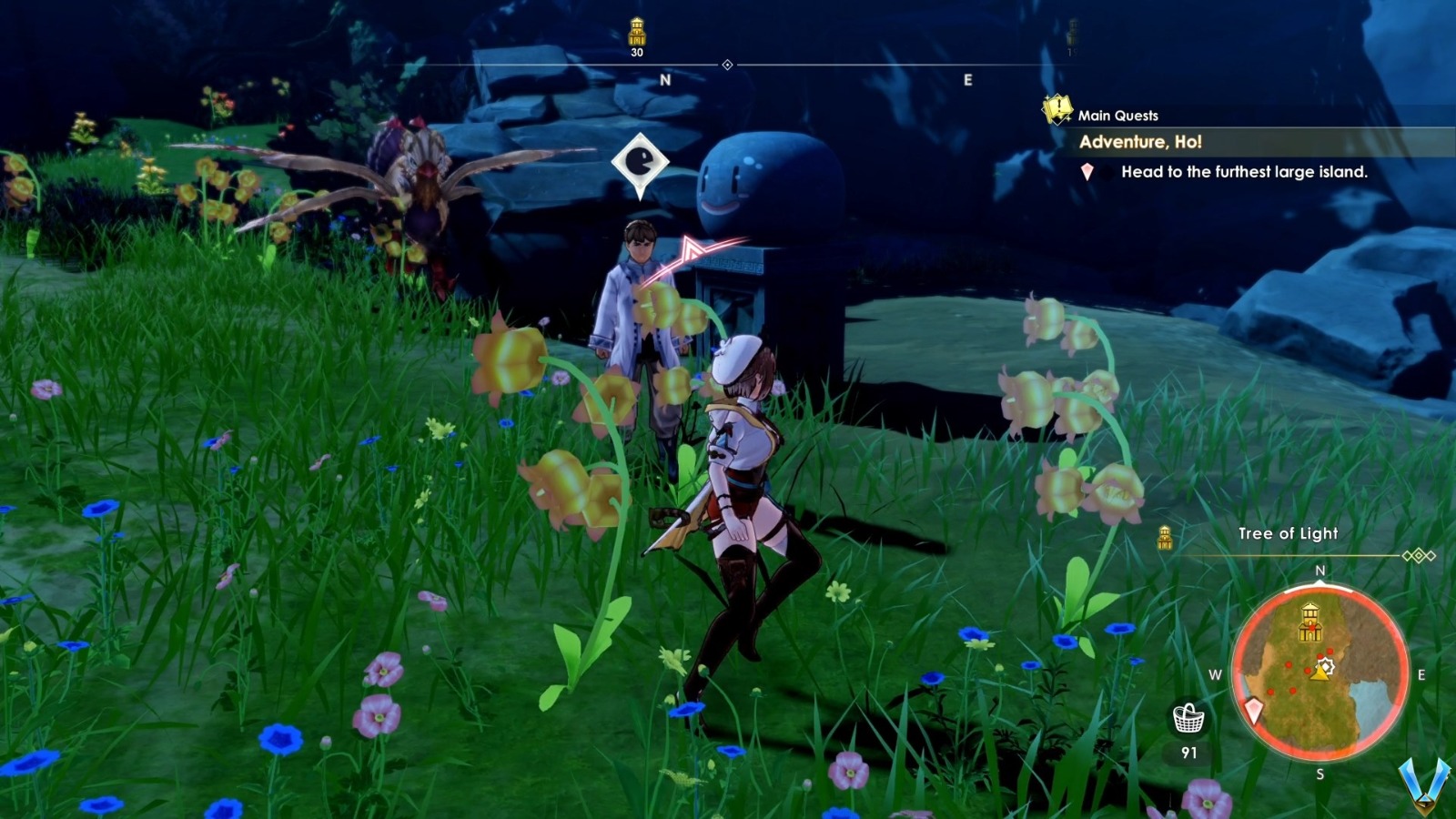Click the N direction letter on the minimap

pos(1320,570)
